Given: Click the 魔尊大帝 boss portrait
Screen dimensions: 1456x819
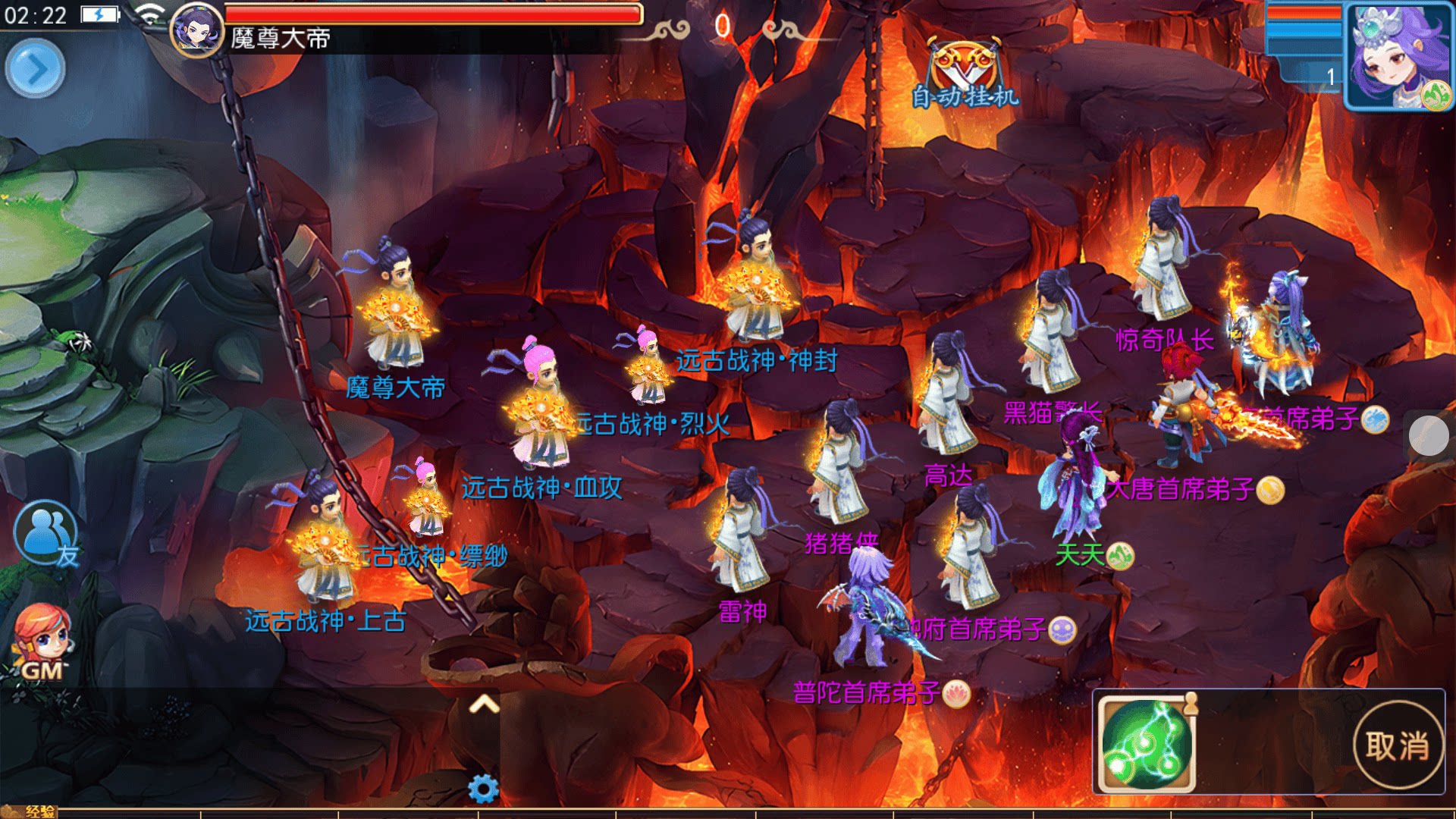Looking at the screenshot, I should tap(196, 30).
